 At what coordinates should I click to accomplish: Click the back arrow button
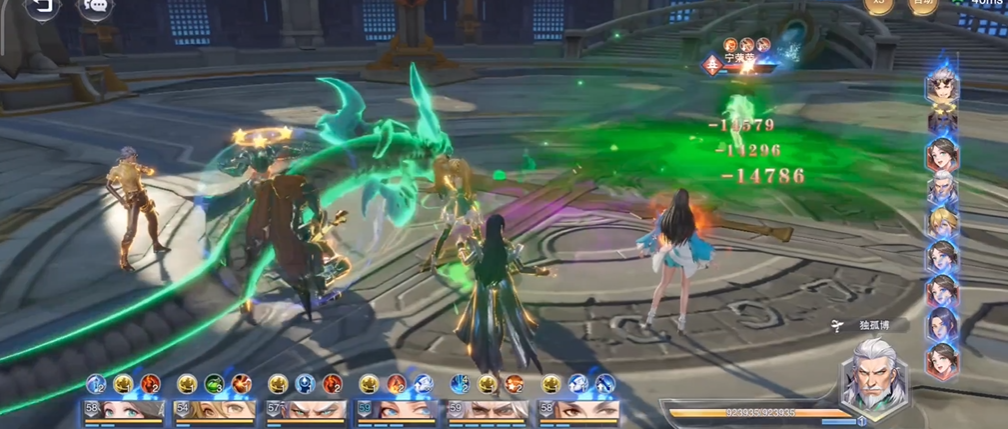pos(42,7)
